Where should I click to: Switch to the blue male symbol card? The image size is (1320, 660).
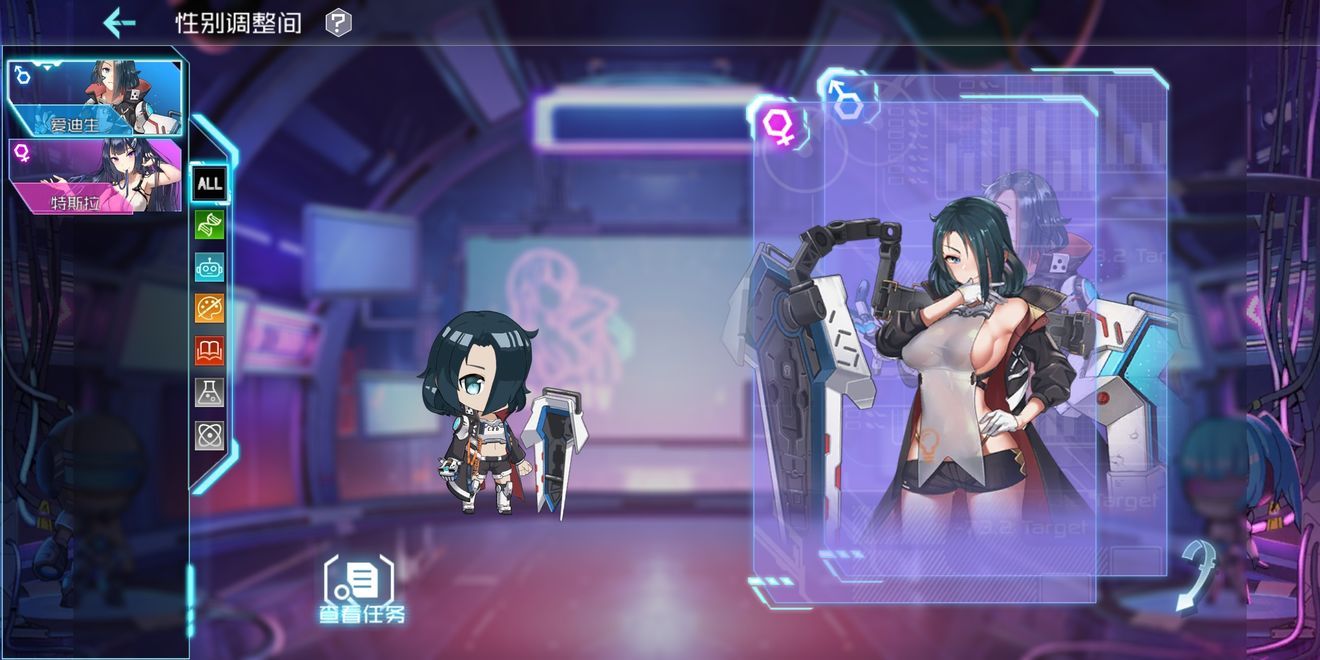click(848, 98)
